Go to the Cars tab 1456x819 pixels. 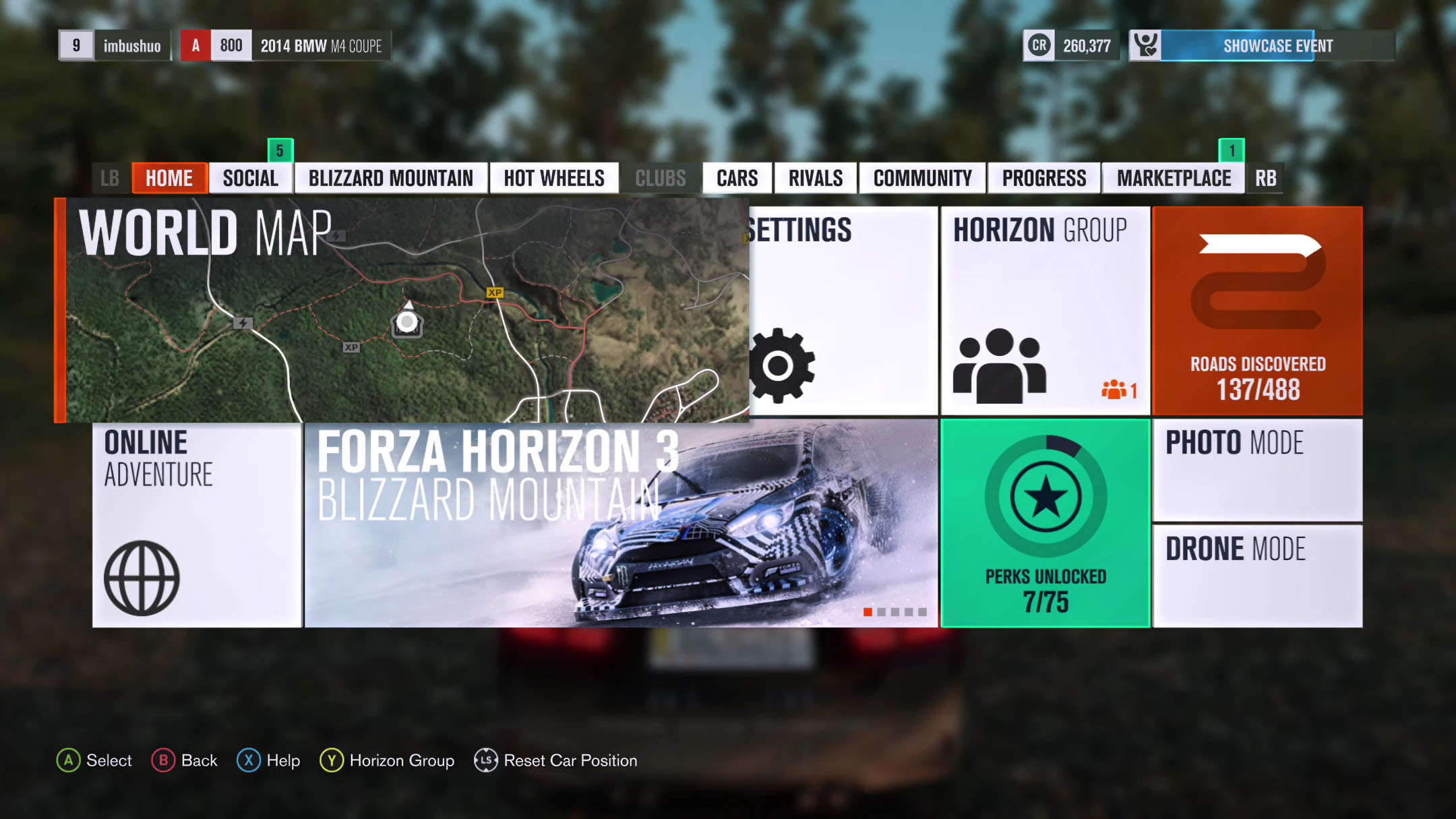pos(737,179)
